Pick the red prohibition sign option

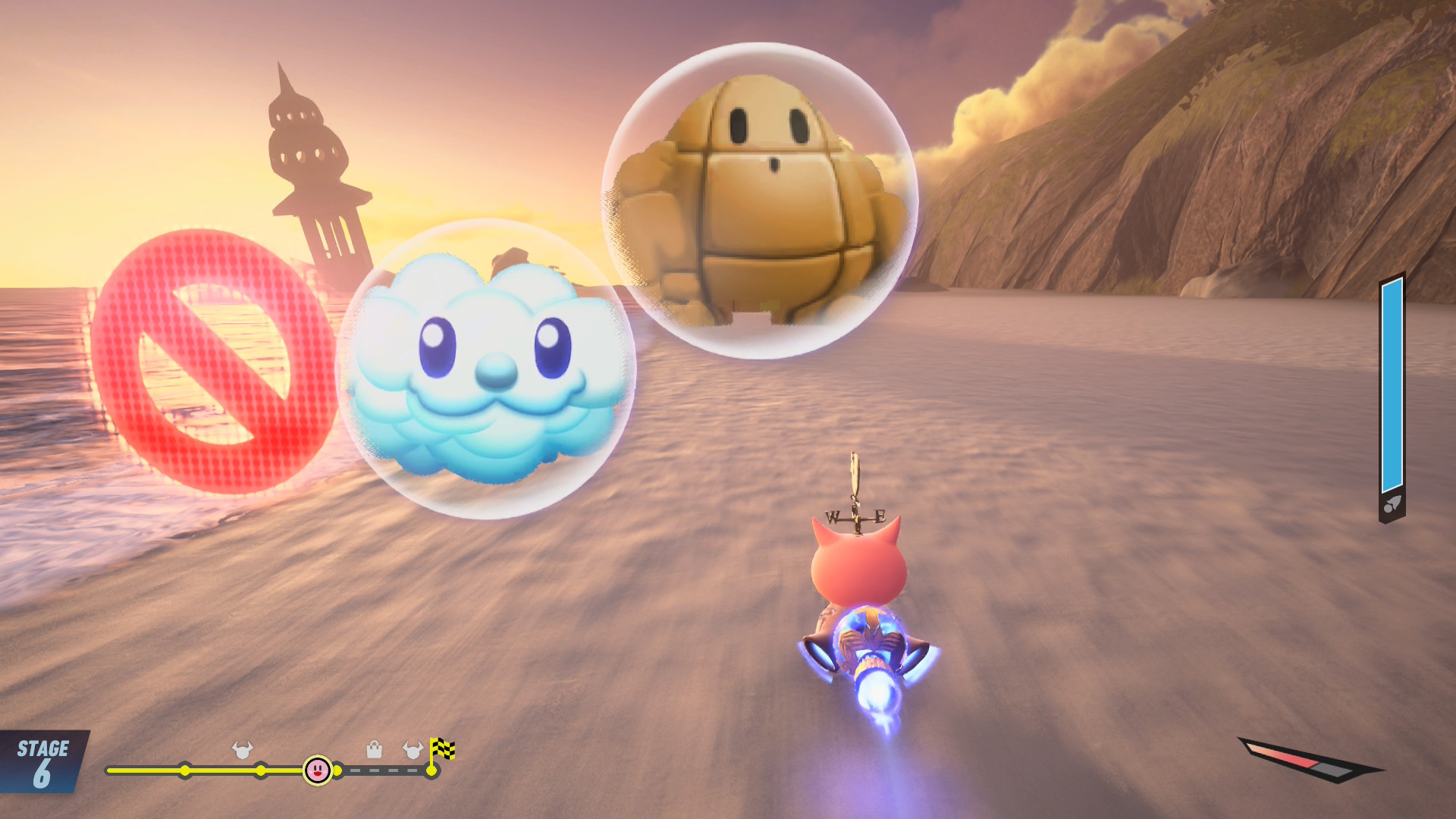(212, 362)
